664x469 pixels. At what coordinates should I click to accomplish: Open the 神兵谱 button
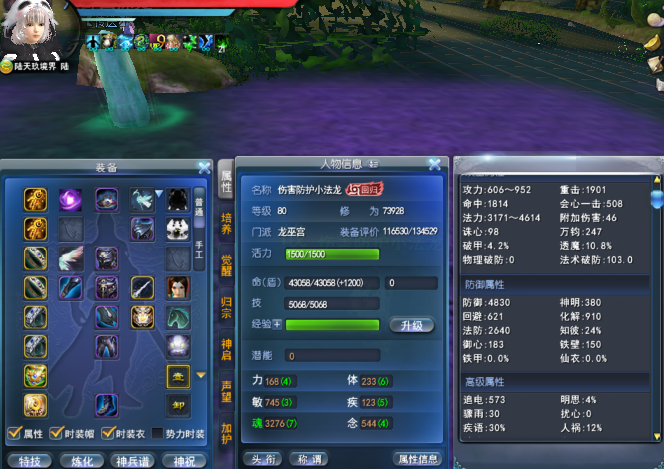133,461
